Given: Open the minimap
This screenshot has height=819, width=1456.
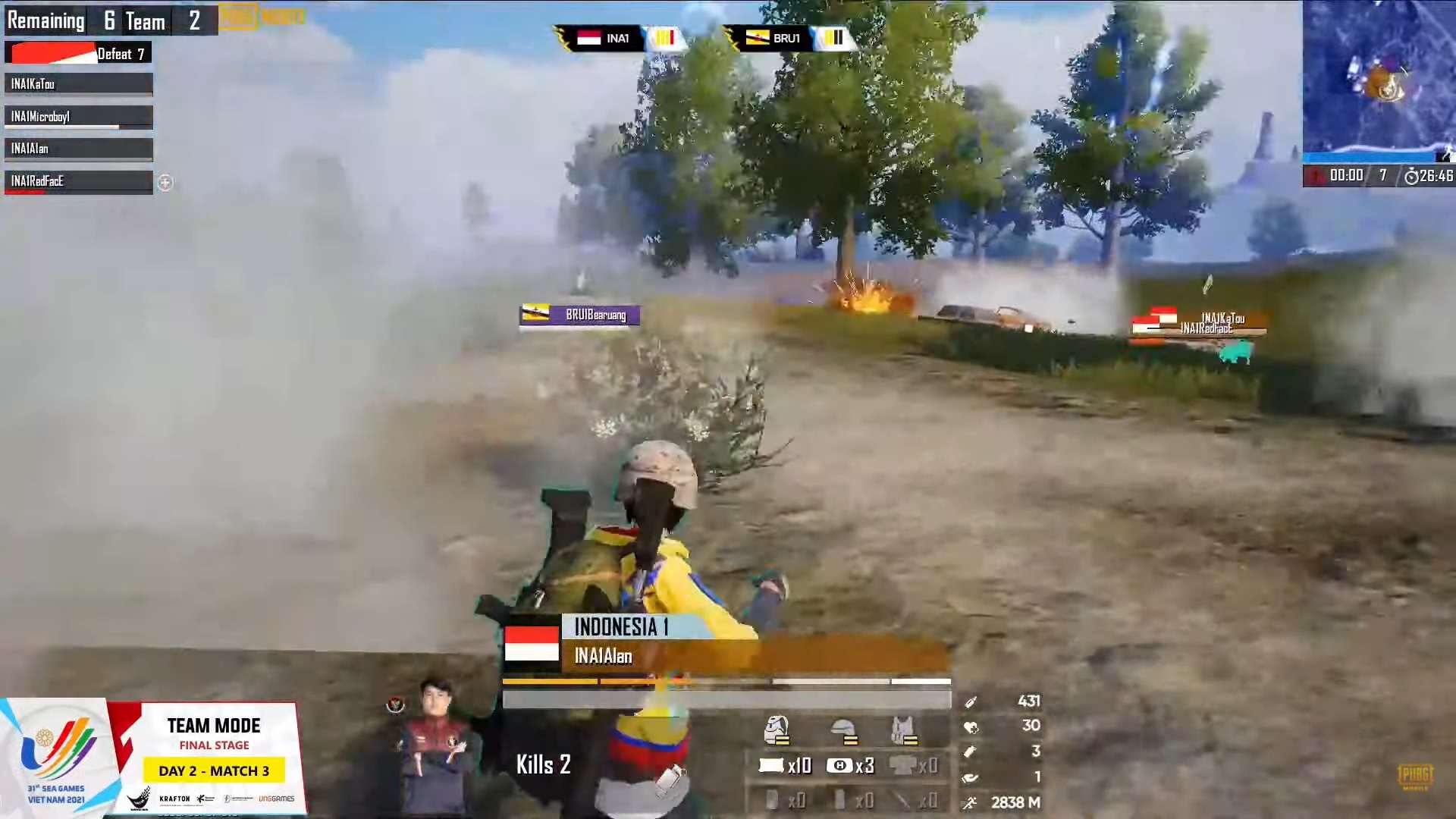Looking at the screenshot, I should click(1379, 80).
